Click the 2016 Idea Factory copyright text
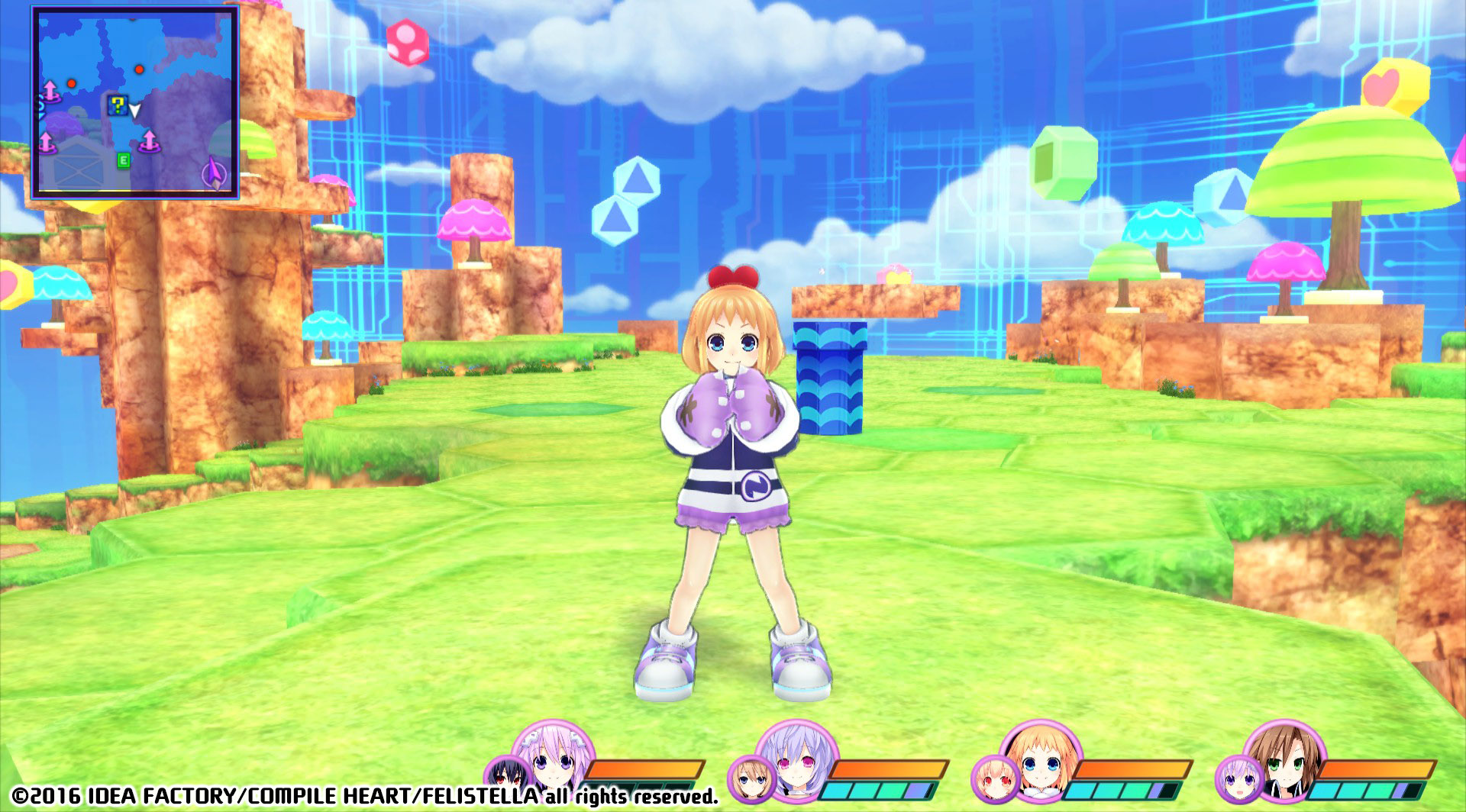 point(305,797)
